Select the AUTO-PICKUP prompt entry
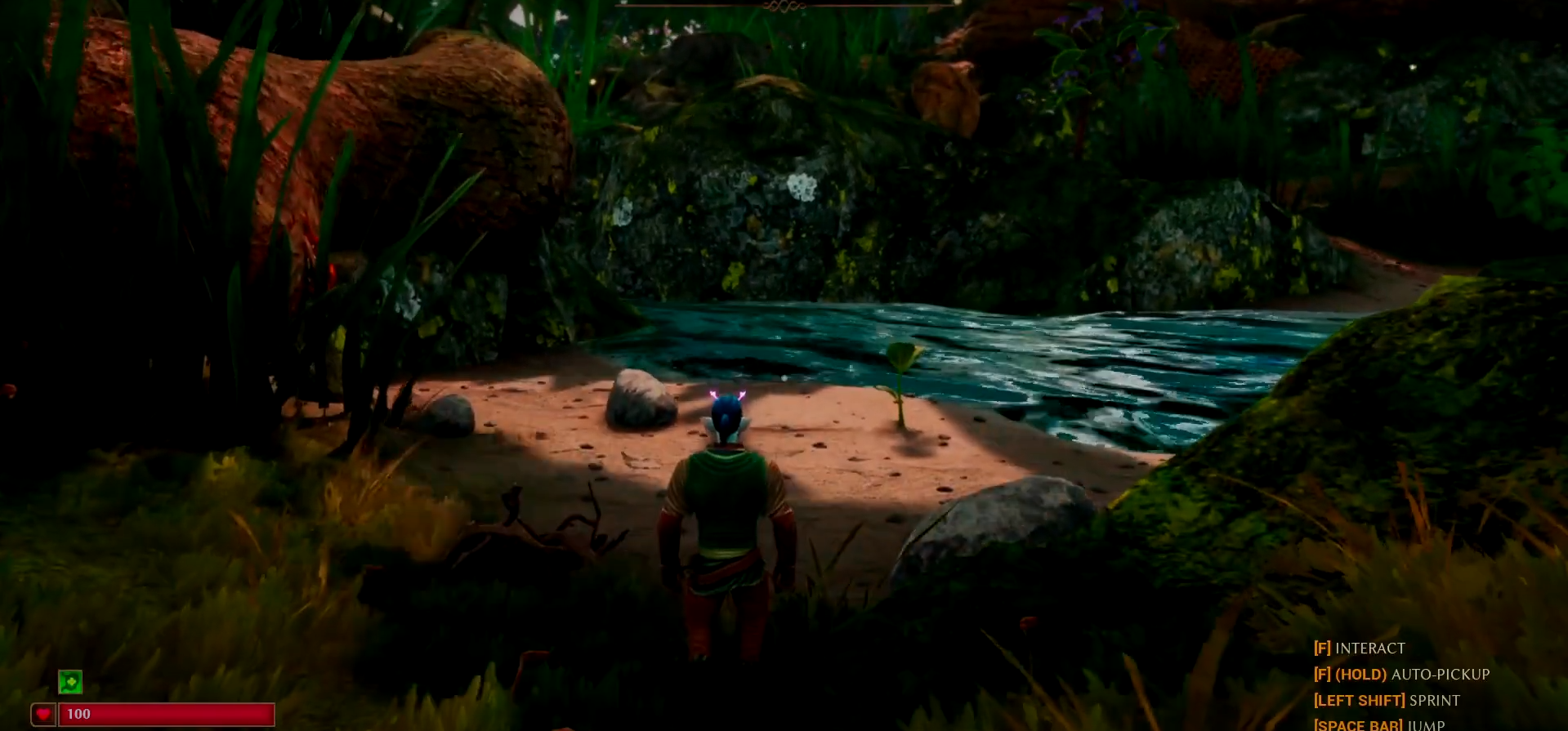The height and width of the screenshot is (731, 1568). point(1439,674)
